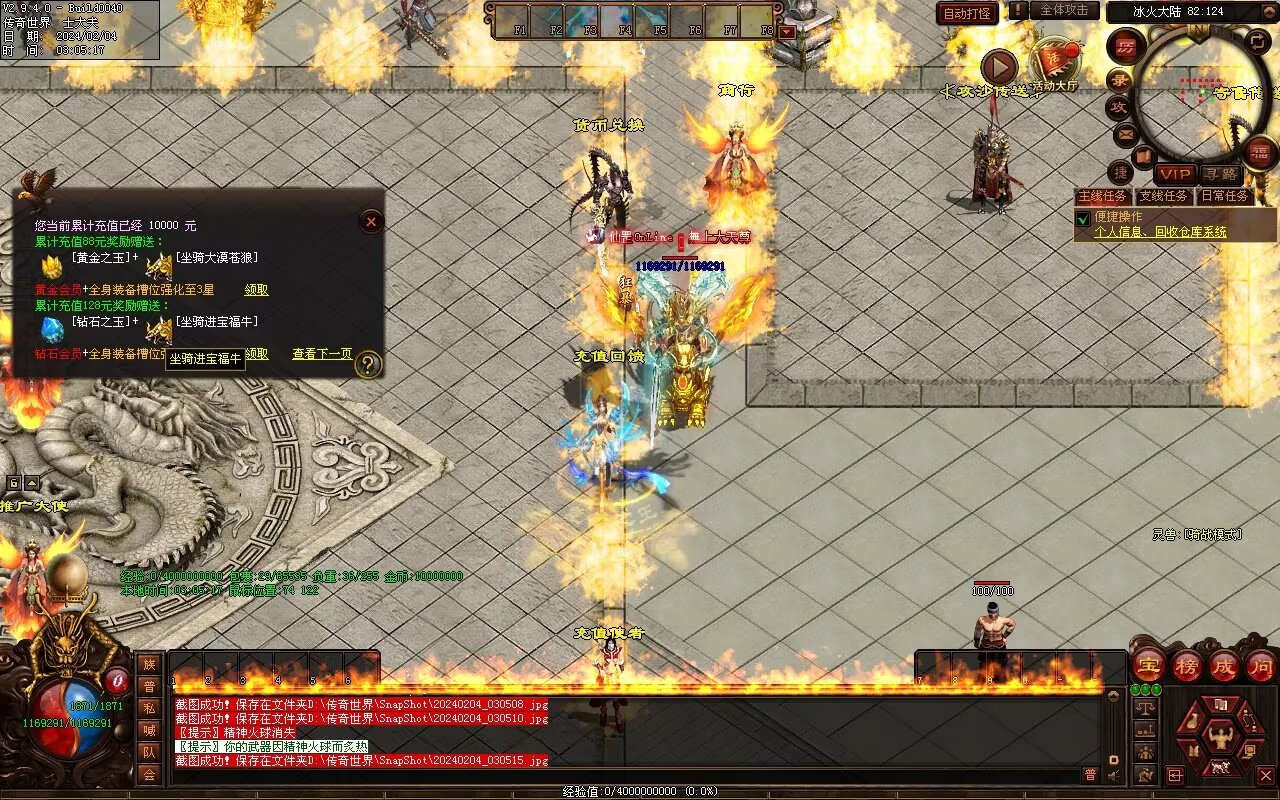The width and height of the screenshot is (1280, 800).
Task: Click the question mark help button
Action: coord(369,364)
